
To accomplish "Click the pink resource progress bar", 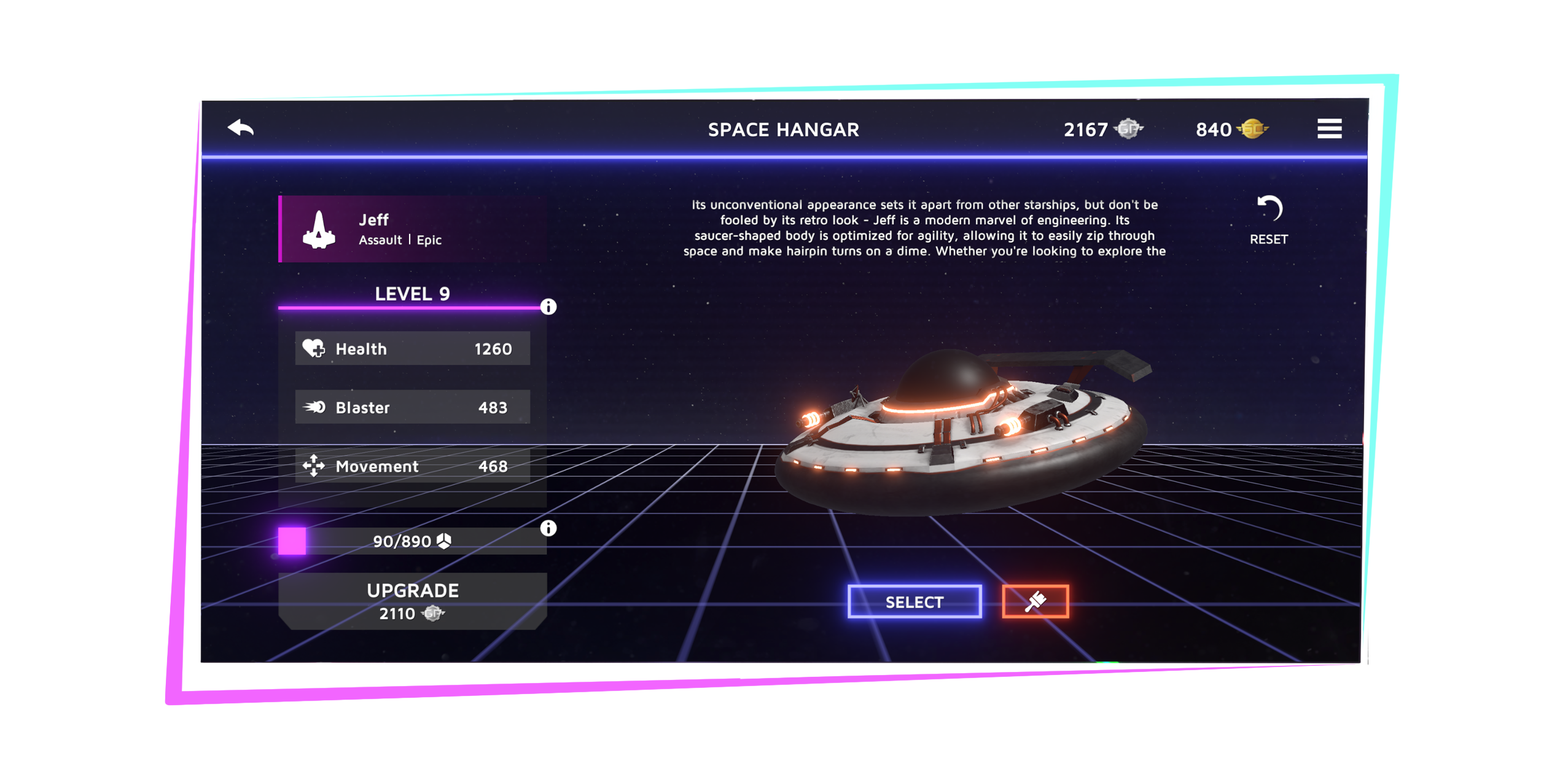I will pos(293,540).
